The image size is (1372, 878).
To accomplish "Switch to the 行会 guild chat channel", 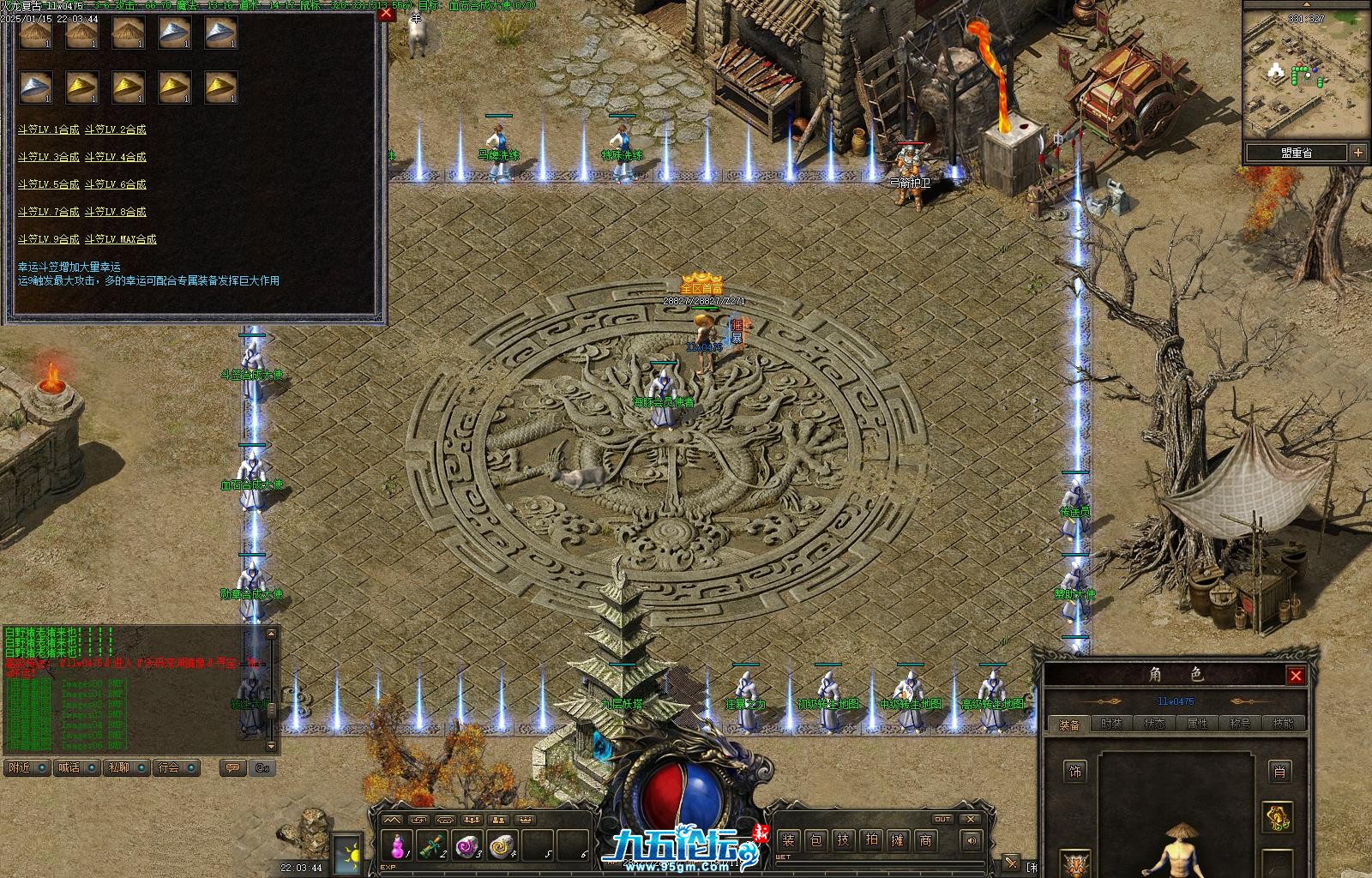I will click(x=170, y=767).
